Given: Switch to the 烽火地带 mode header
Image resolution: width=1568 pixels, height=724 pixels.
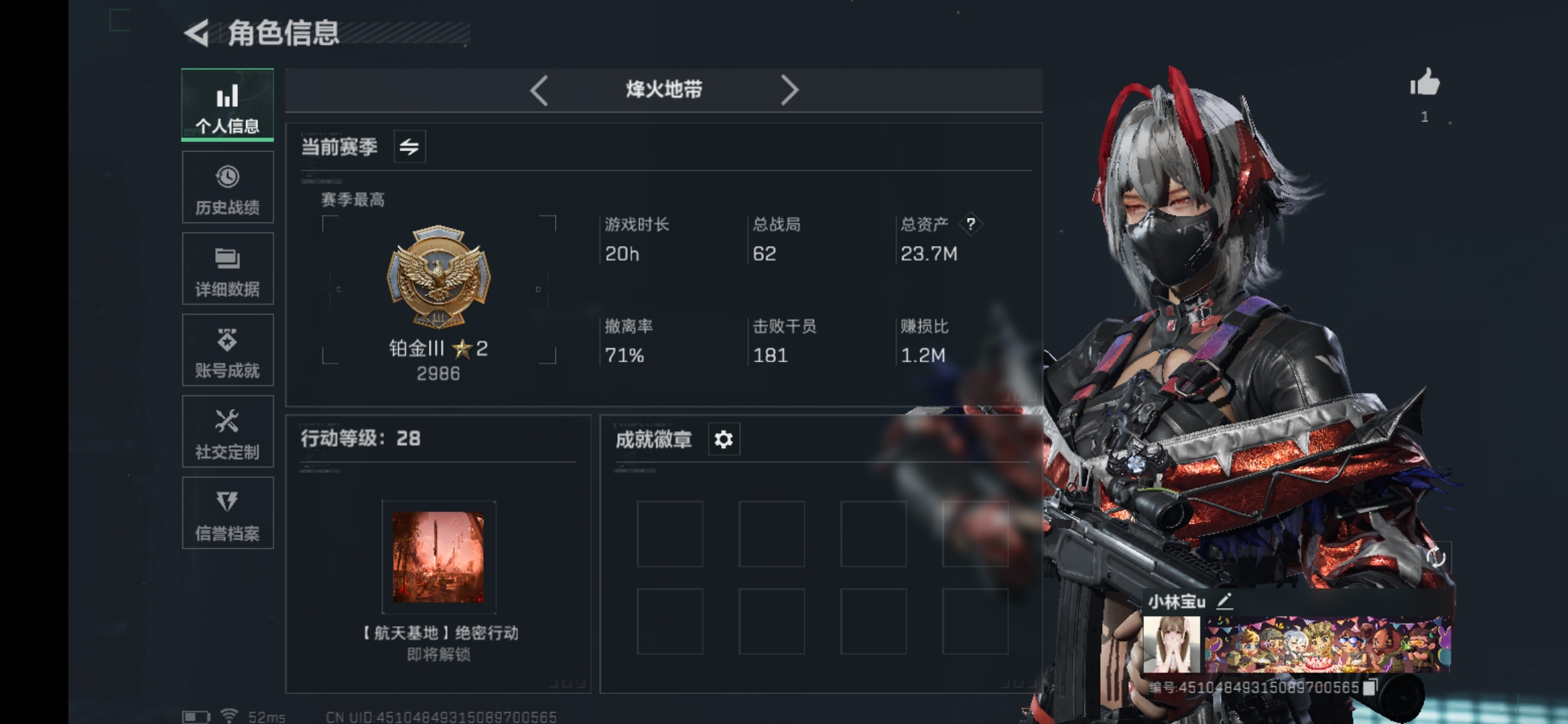Looking at the screenshot, I should coord(663,89).
